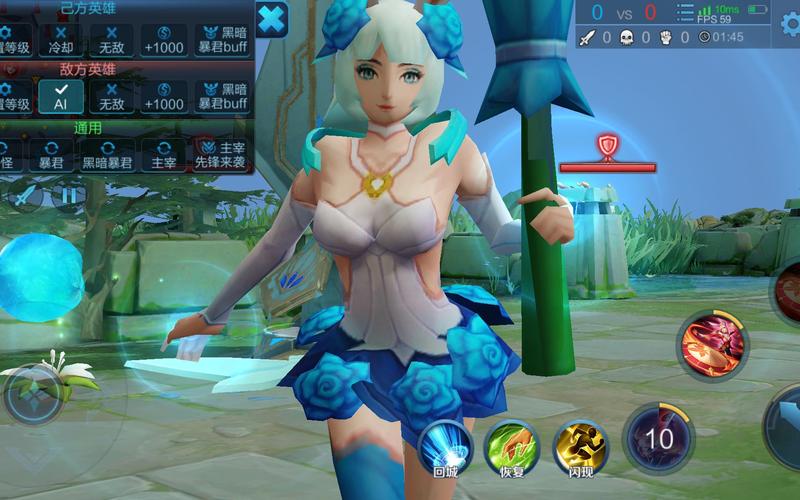Tap the hero skill on 10-second cooldown
This screenshot has height=500, width=800.
click(658, 438)
